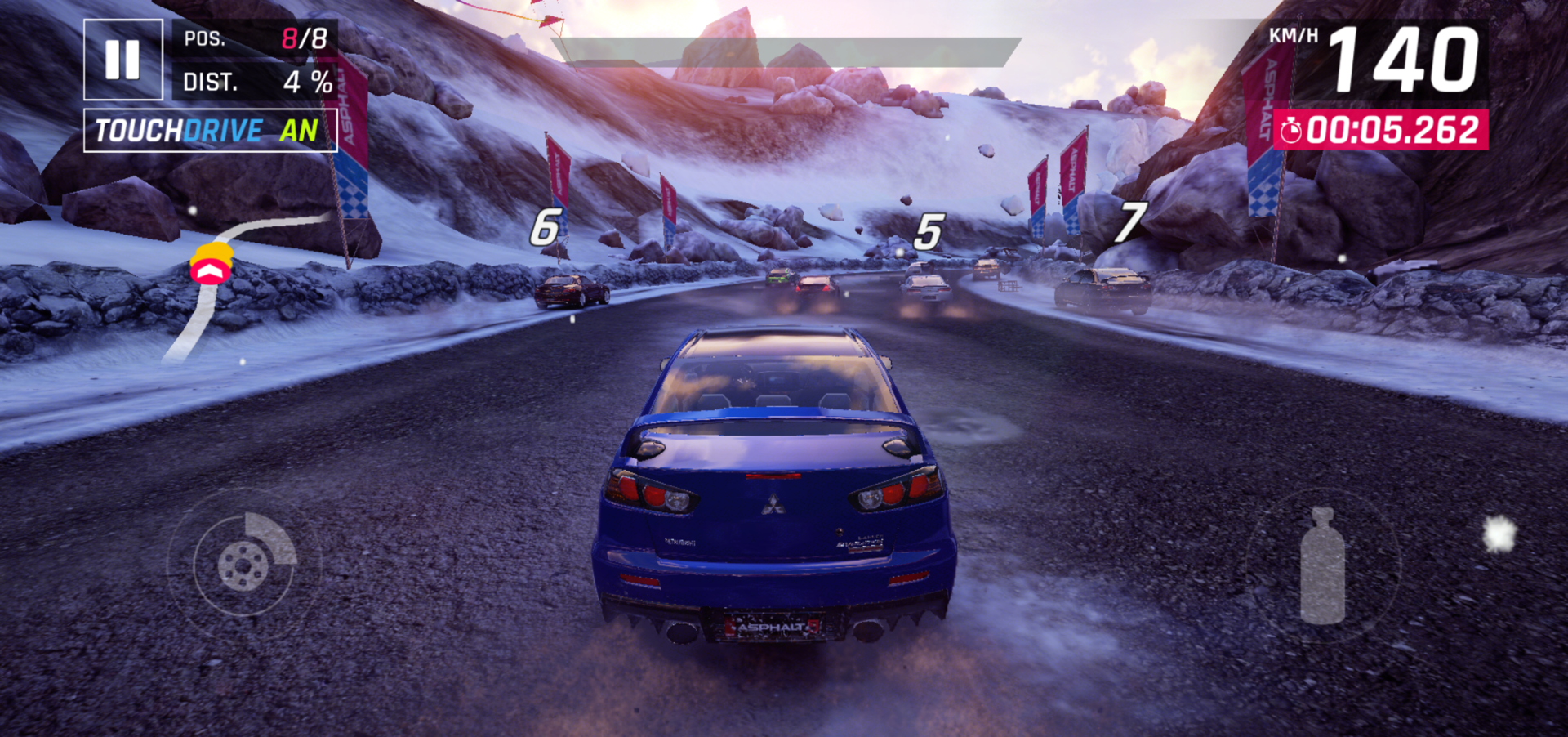Tap the brake drift button
Screen dimensions: 1568x737
244,564
